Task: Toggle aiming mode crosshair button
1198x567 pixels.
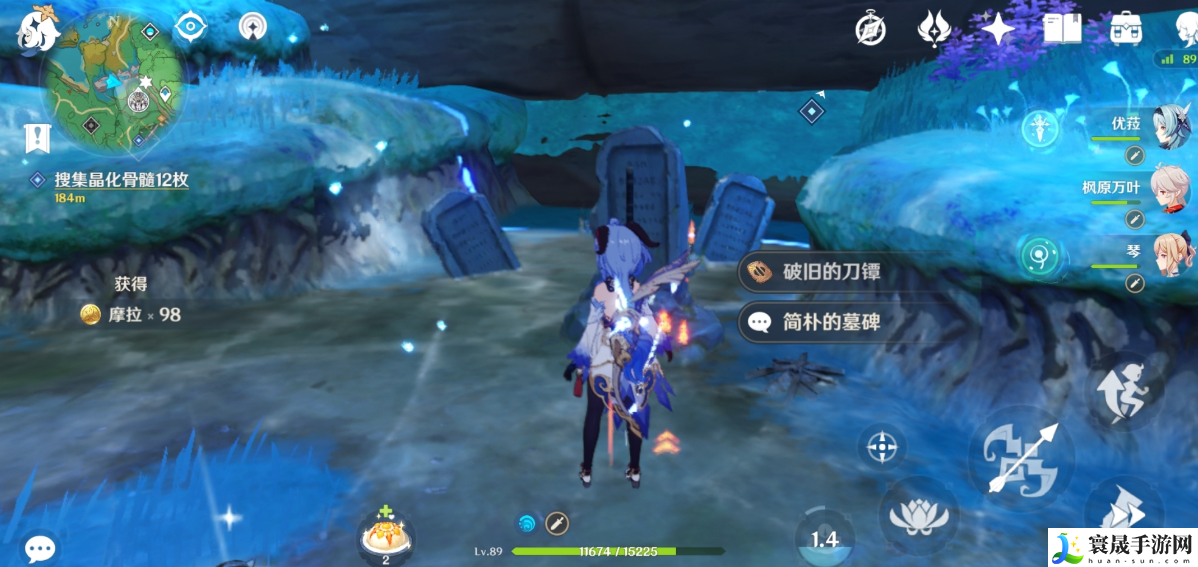Action: pyautogui.click(x=882, y=446)
